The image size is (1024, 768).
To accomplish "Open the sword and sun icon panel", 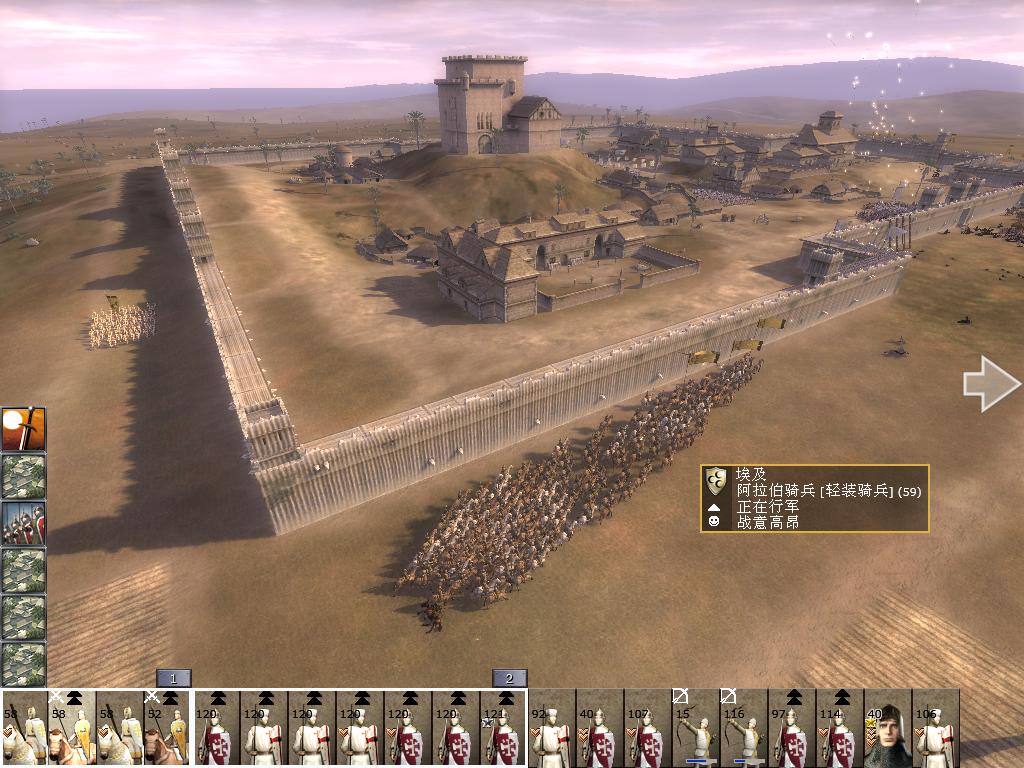I will pyautogui.click(x=23, y=429).
